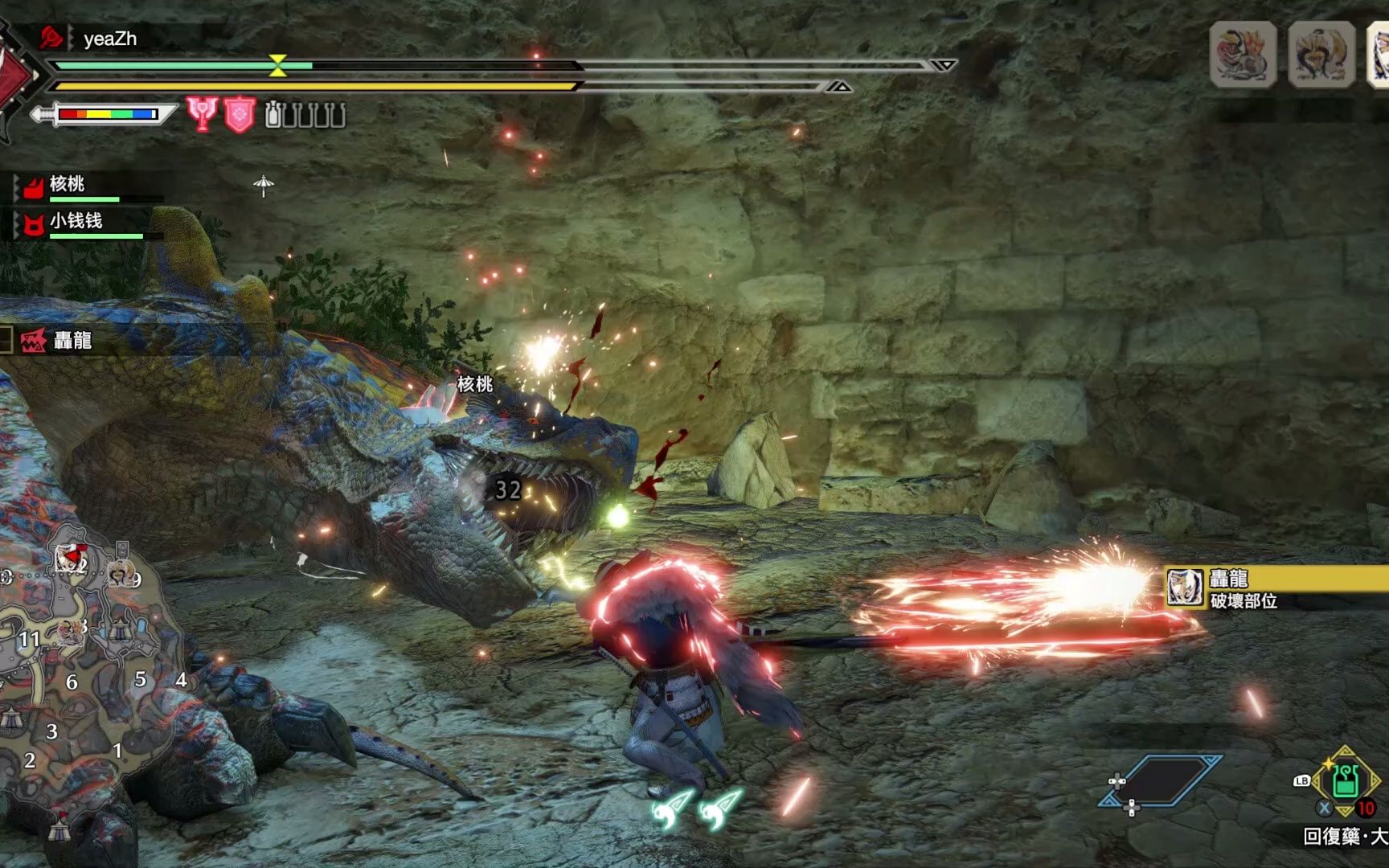Screen dimensions: 1389x868
Task: Select the partially visible monster icon at the screen edge
Action: point(1378,55)
